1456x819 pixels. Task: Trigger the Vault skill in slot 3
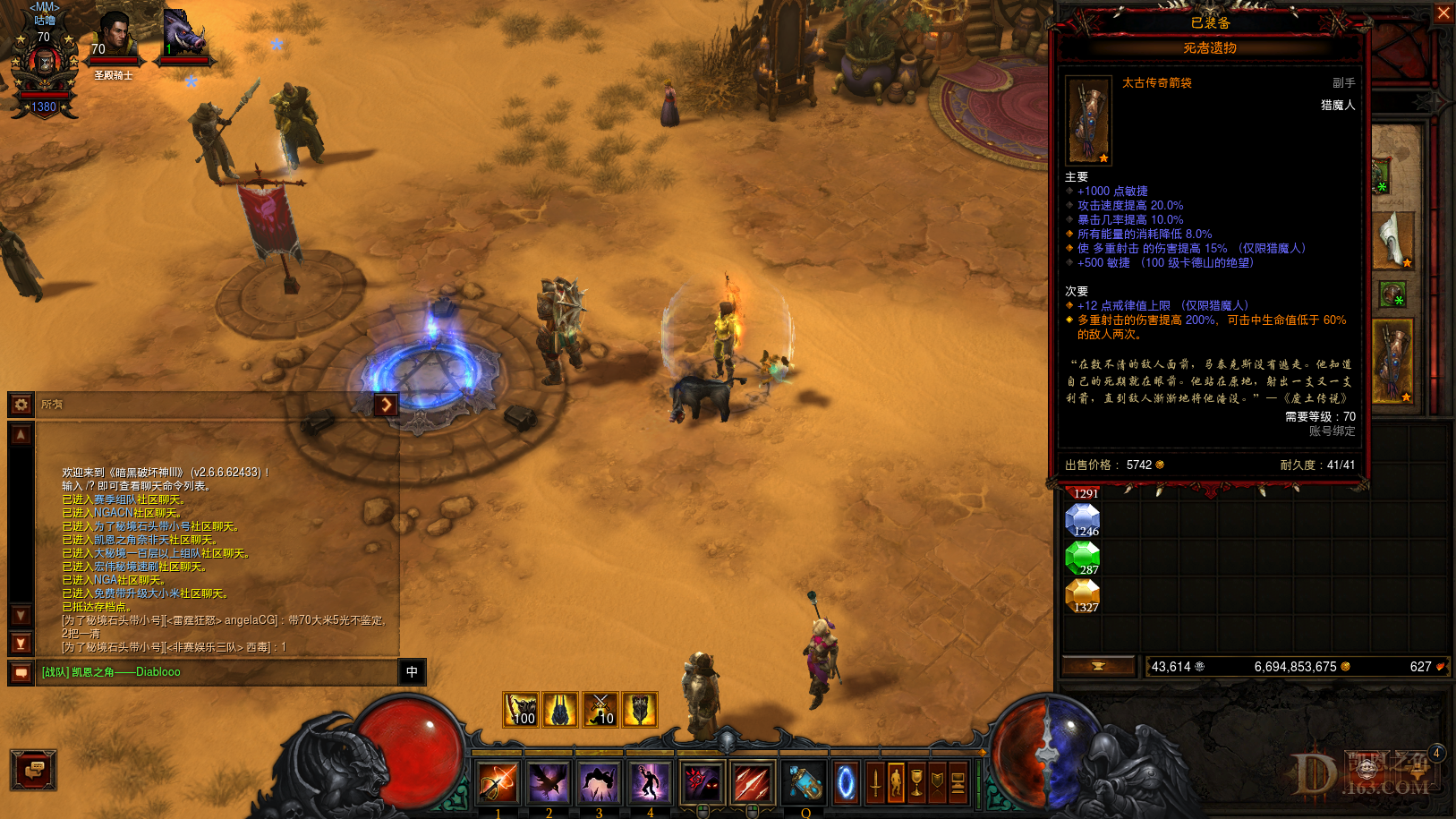point(599,783)
